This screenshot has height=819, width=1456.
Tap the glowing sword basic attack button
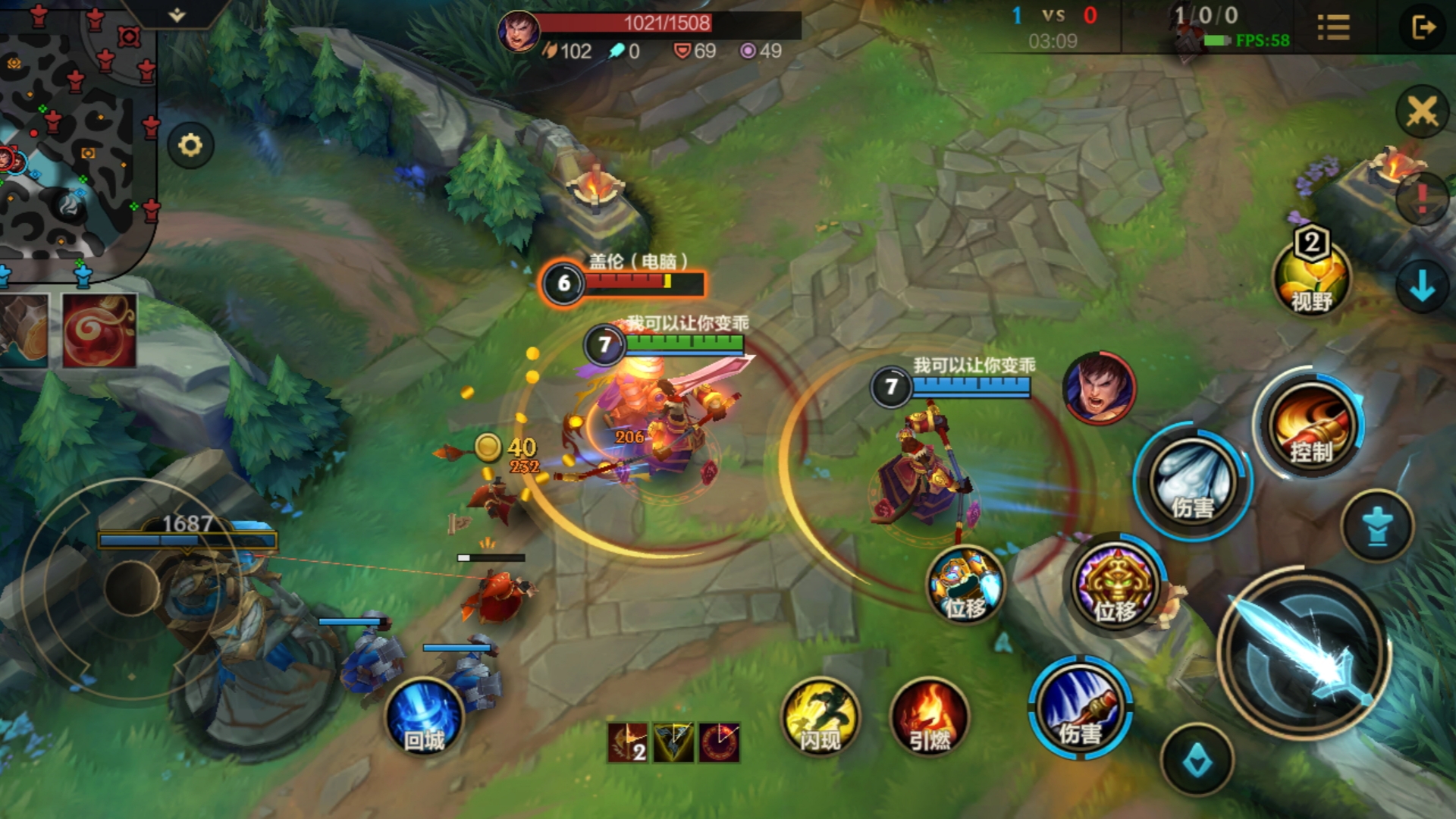click(x=1304, y=654)
